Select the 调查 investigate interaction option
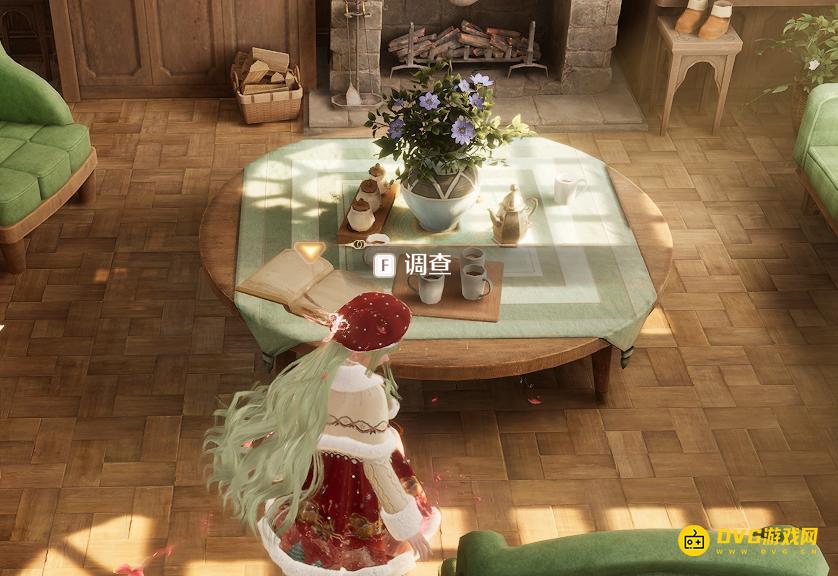 (415, 264)
